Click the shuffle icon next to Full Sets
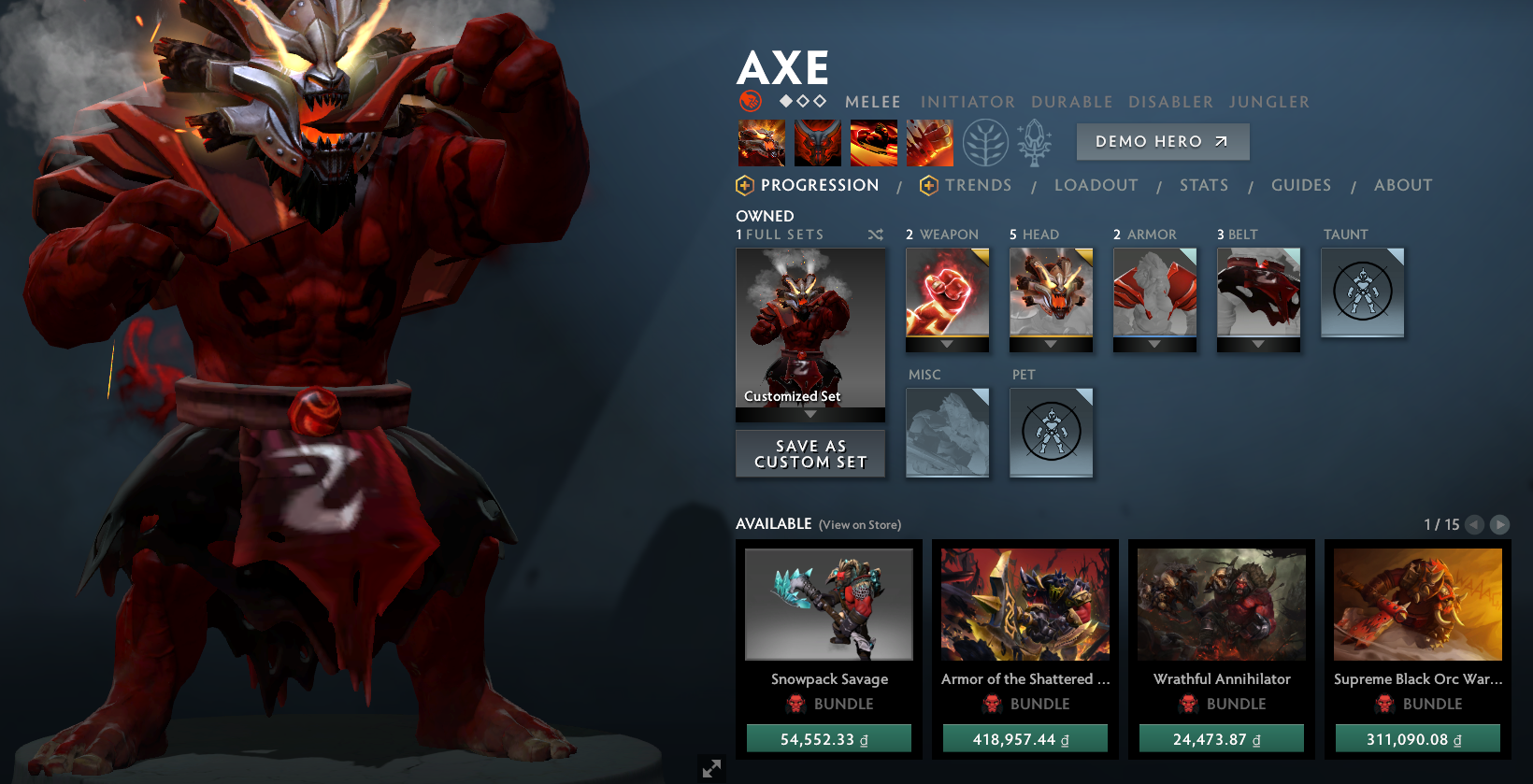The width and height of the screenshot is (1533, 784). pyautogui.click(x=876, y=235)
